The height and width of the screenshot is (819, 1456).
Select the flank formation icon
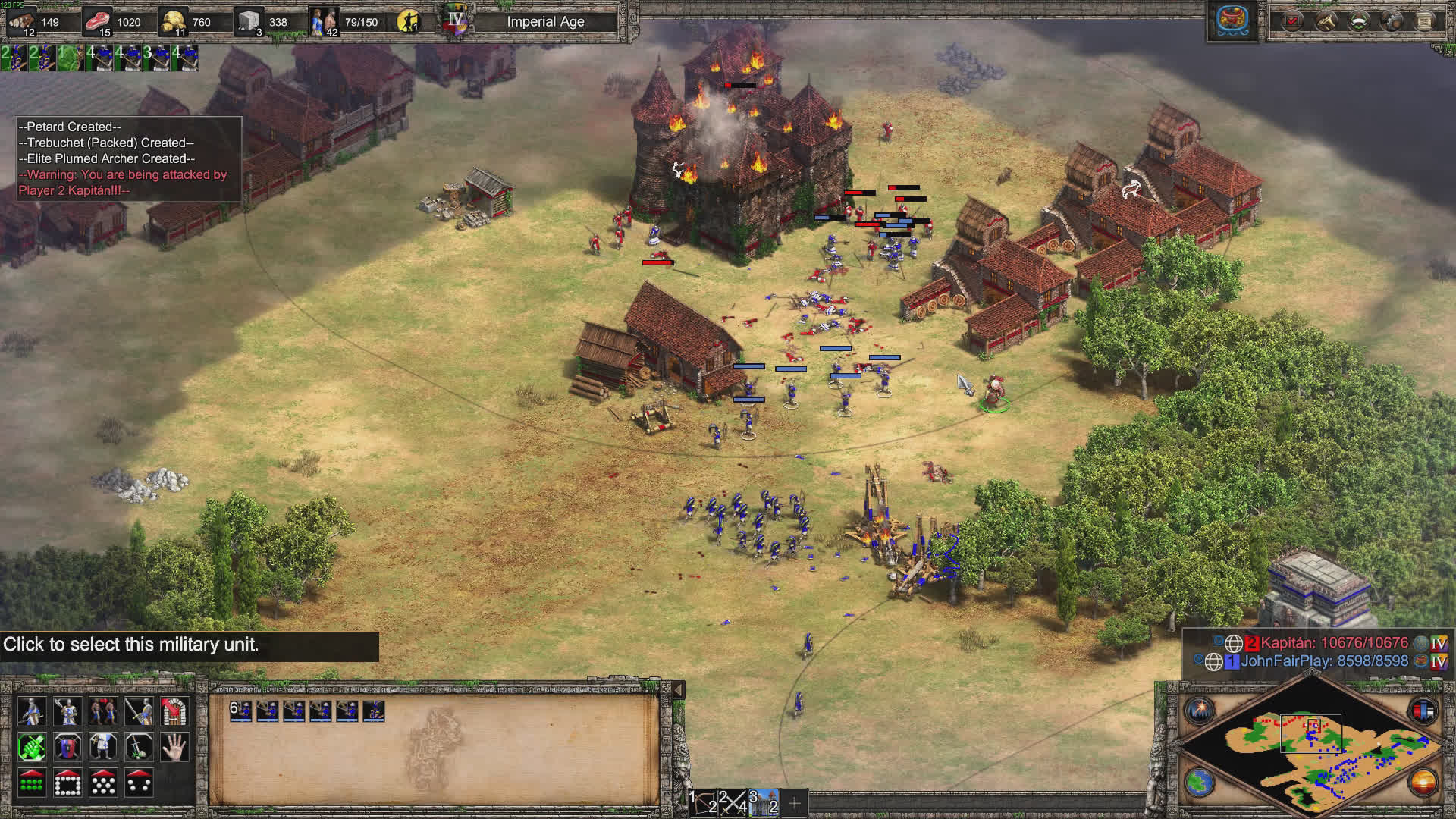(139, 783)
